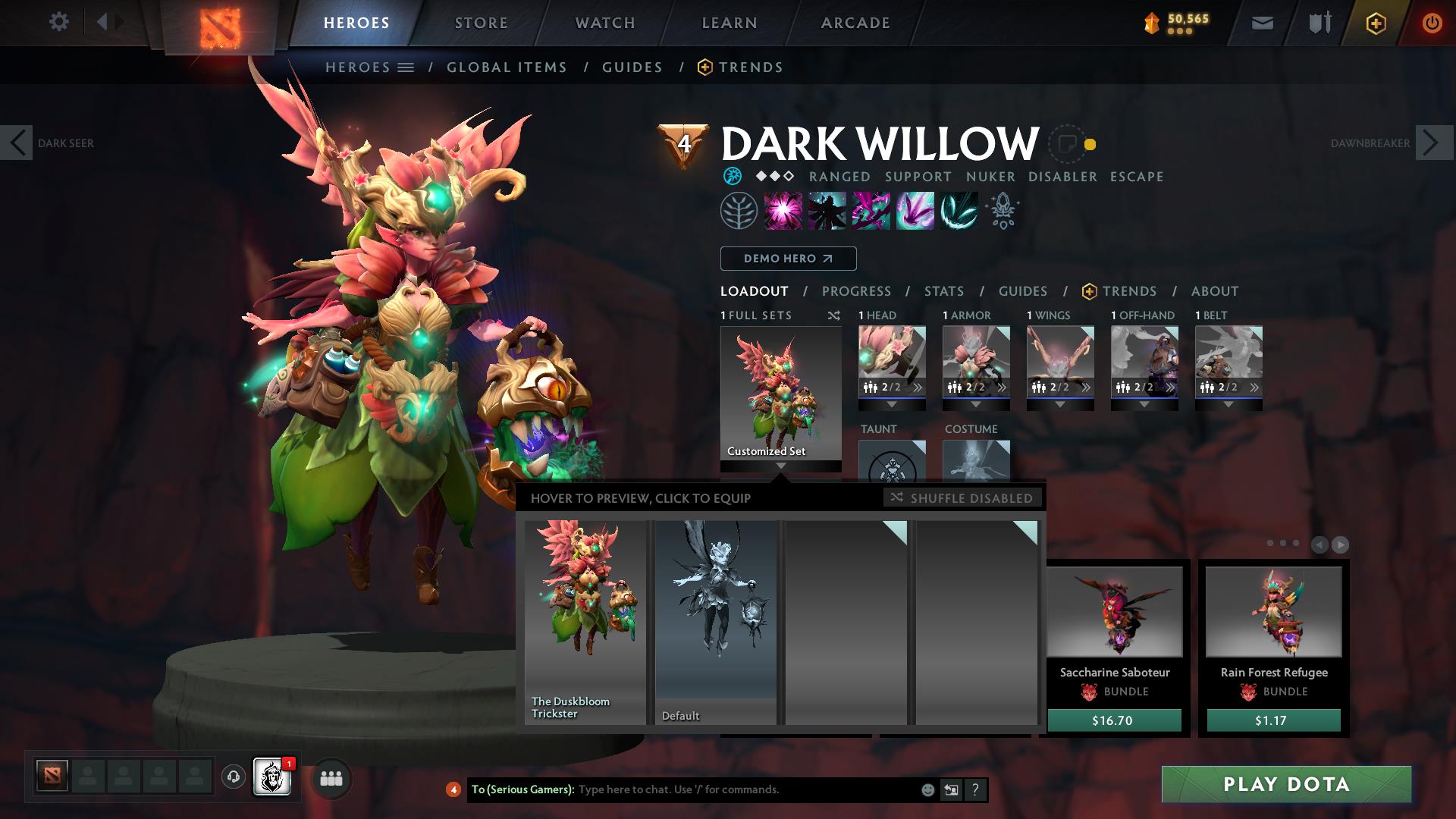Open the friends list icon near the chat
Viewport: 1456px width, 819px height.
coord(331,778)
